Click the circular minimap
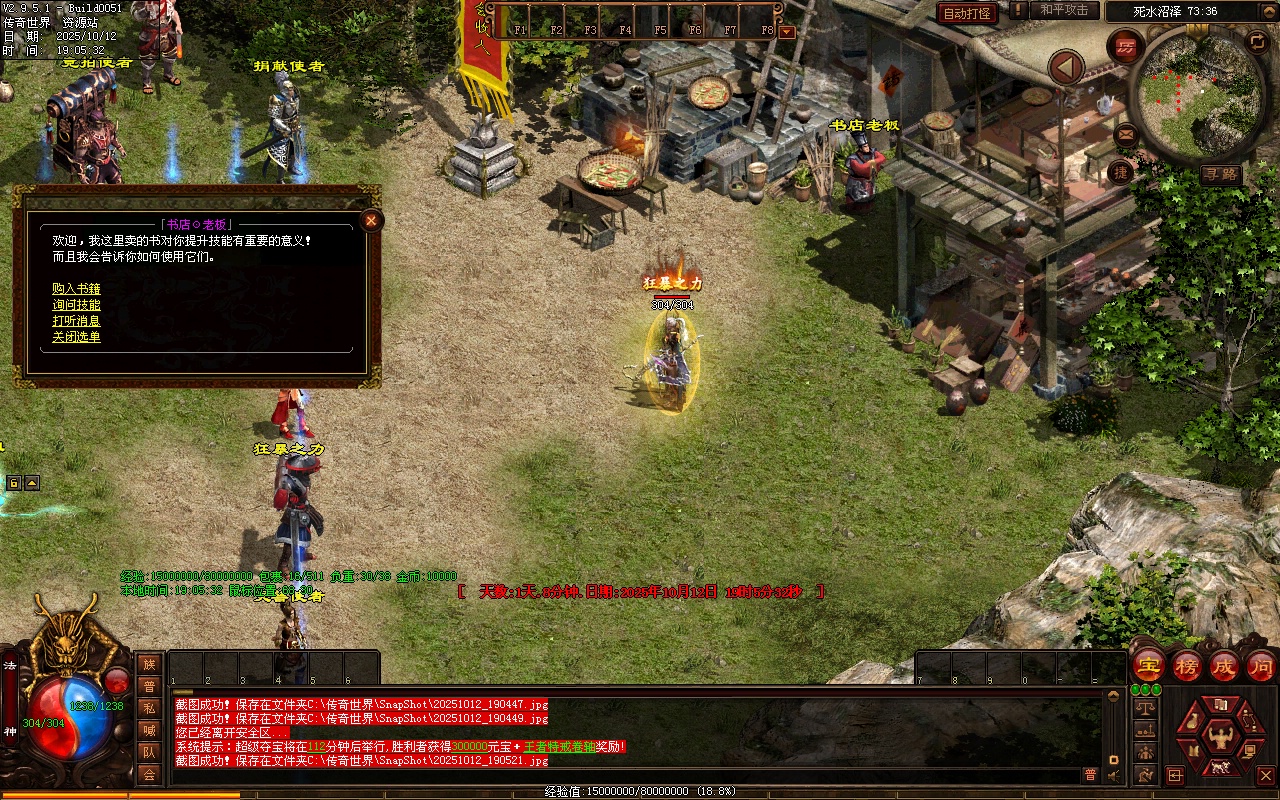Viewport: 1280px width, 800px height. pos(1187,92)
